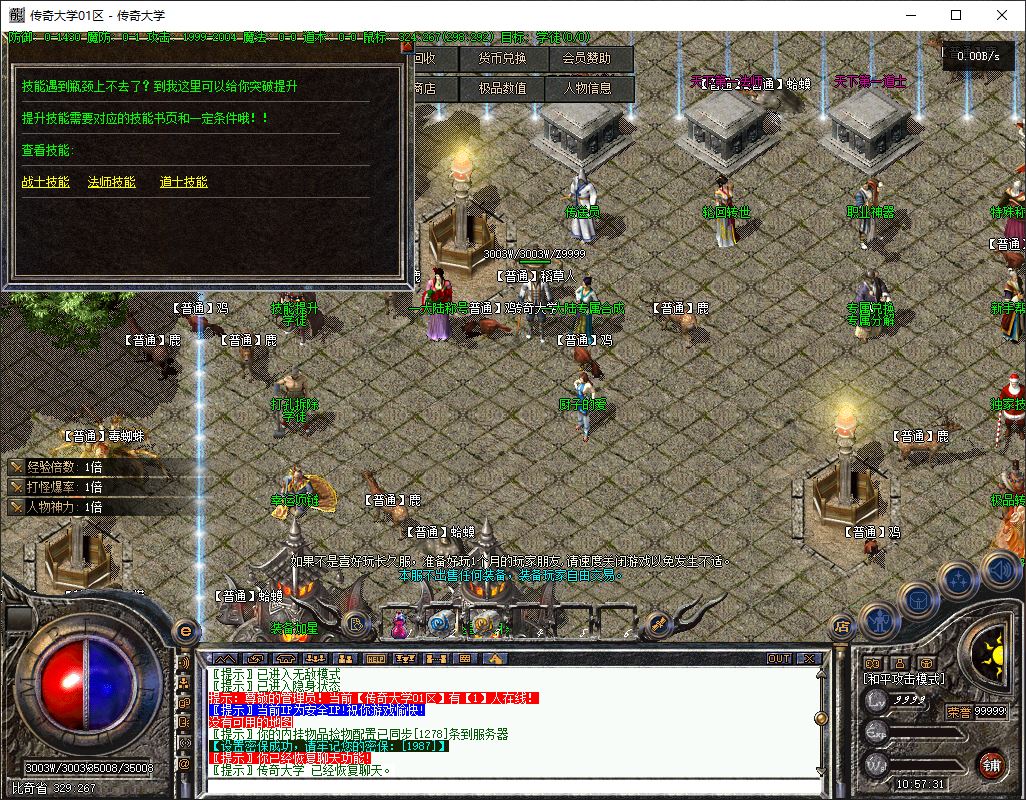Click the OUT button above chat
The width and height of the screenshot is (1026, 800).
pyautogui.click(x=778, y=659)
